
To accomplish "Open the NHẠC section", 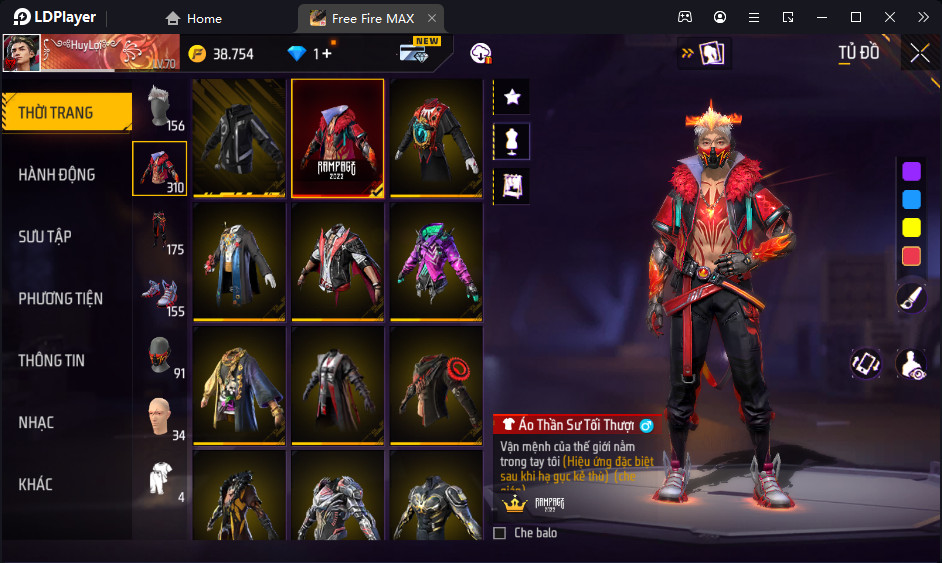I will (36, 422).
